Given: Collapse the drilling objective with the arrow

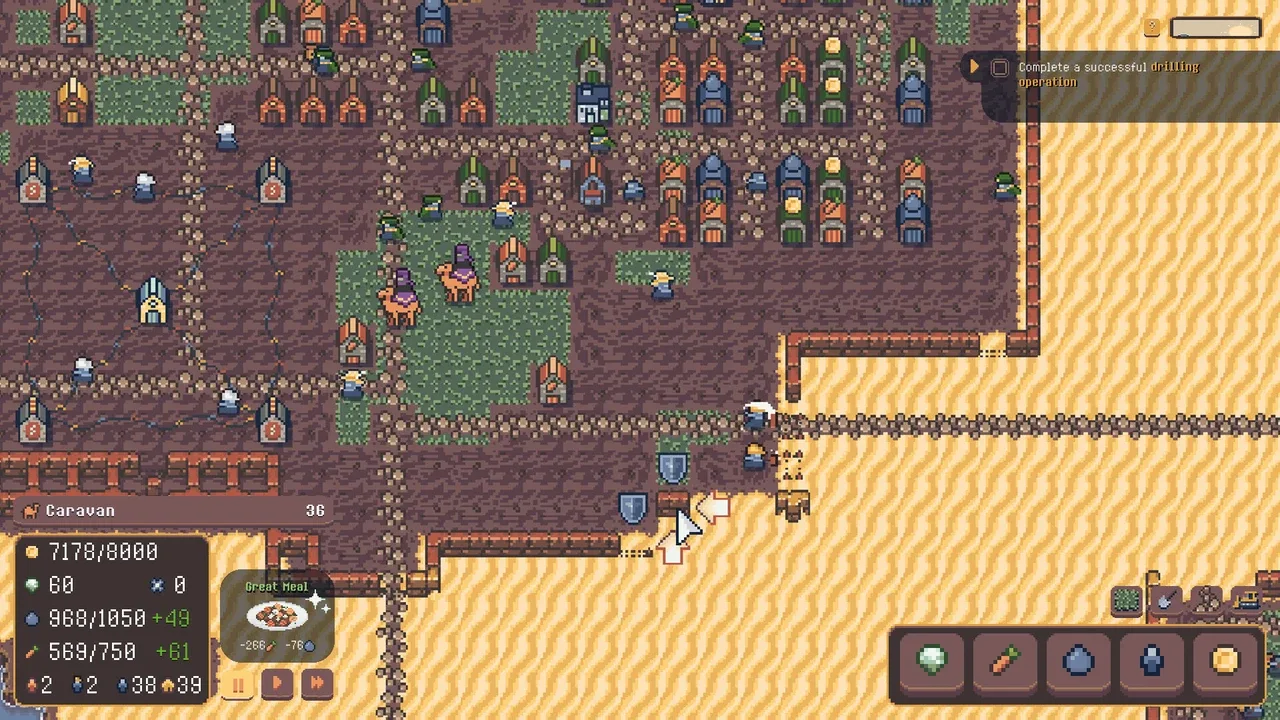Looking at the screenshot, I should (973, 67).
